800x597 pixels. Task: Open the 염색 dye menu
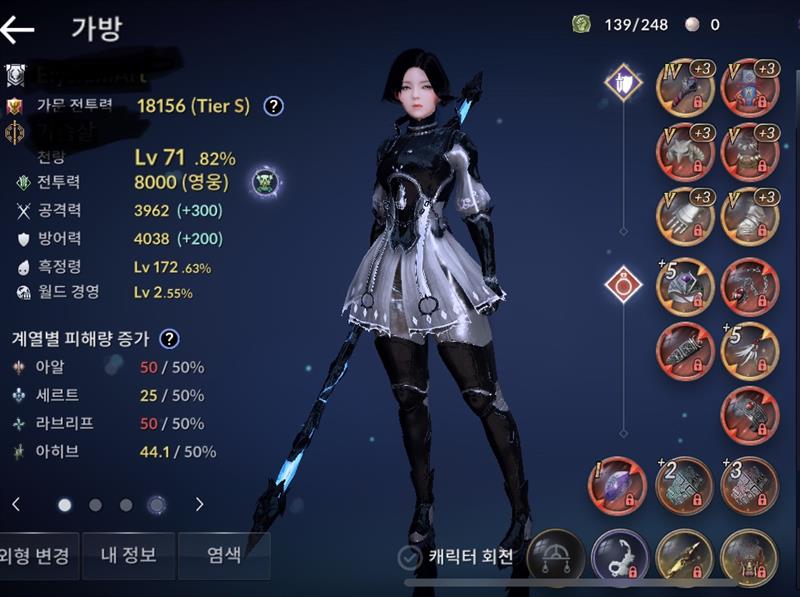223,556
